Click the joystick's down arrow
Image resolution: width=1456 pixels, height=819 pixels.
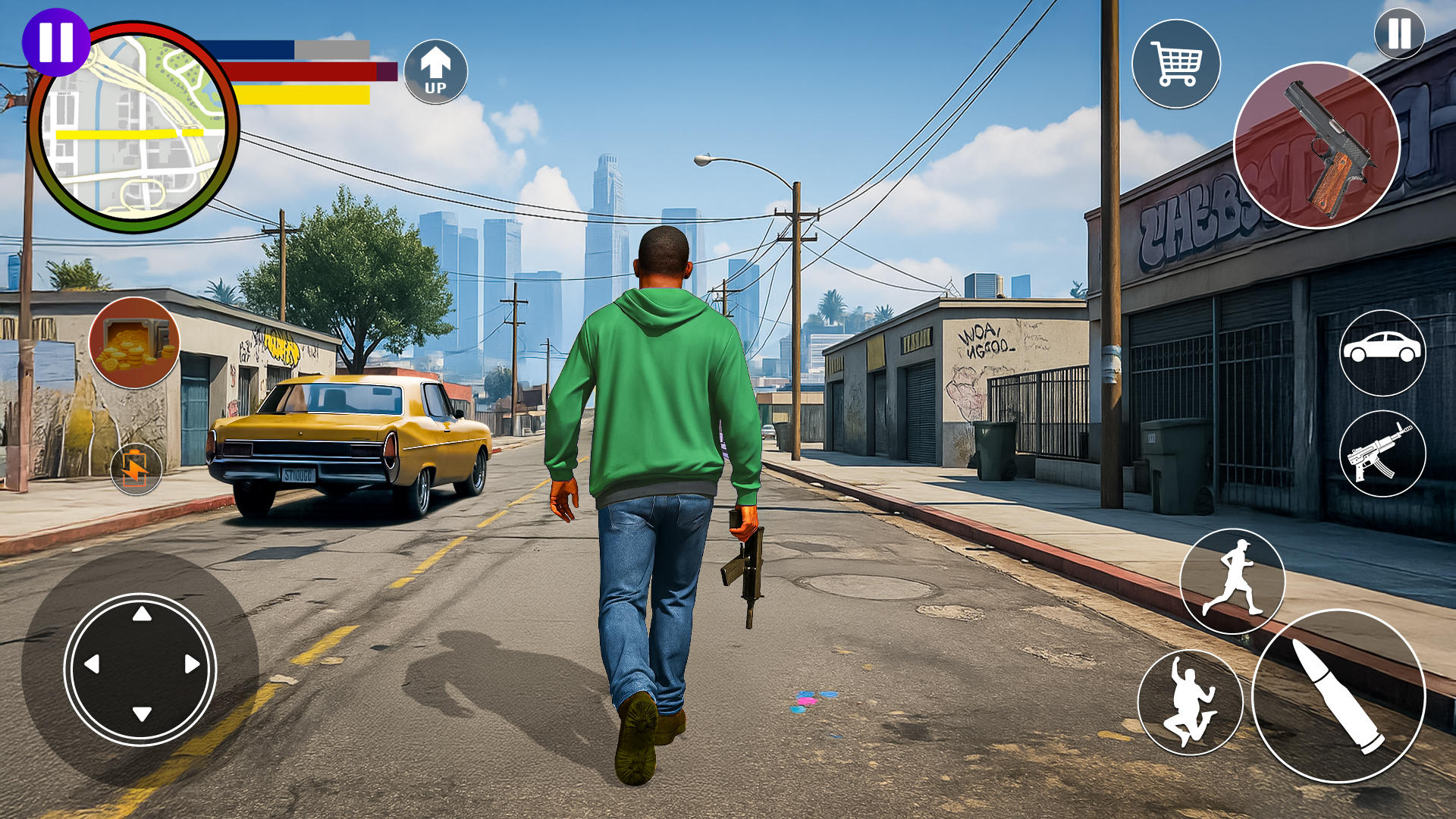pos(142,714)
